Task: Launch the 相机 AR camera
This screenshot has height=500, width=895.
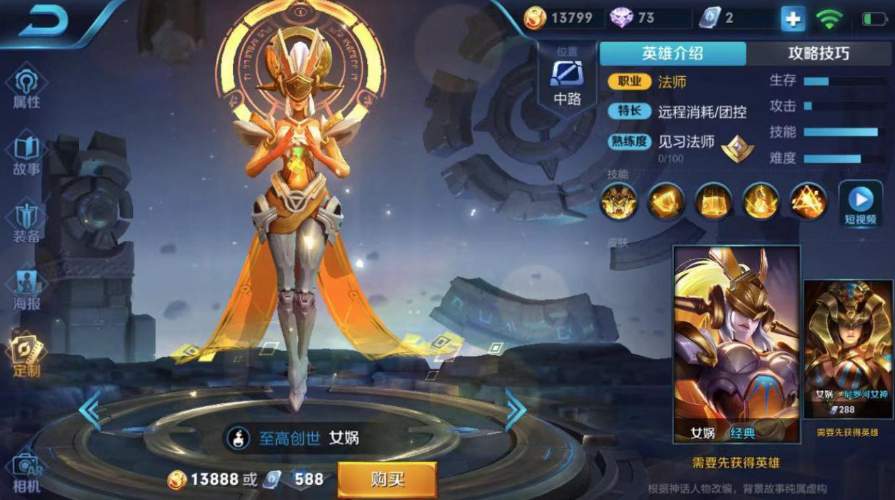Action: pyautogui.click(x=26, y=472)
